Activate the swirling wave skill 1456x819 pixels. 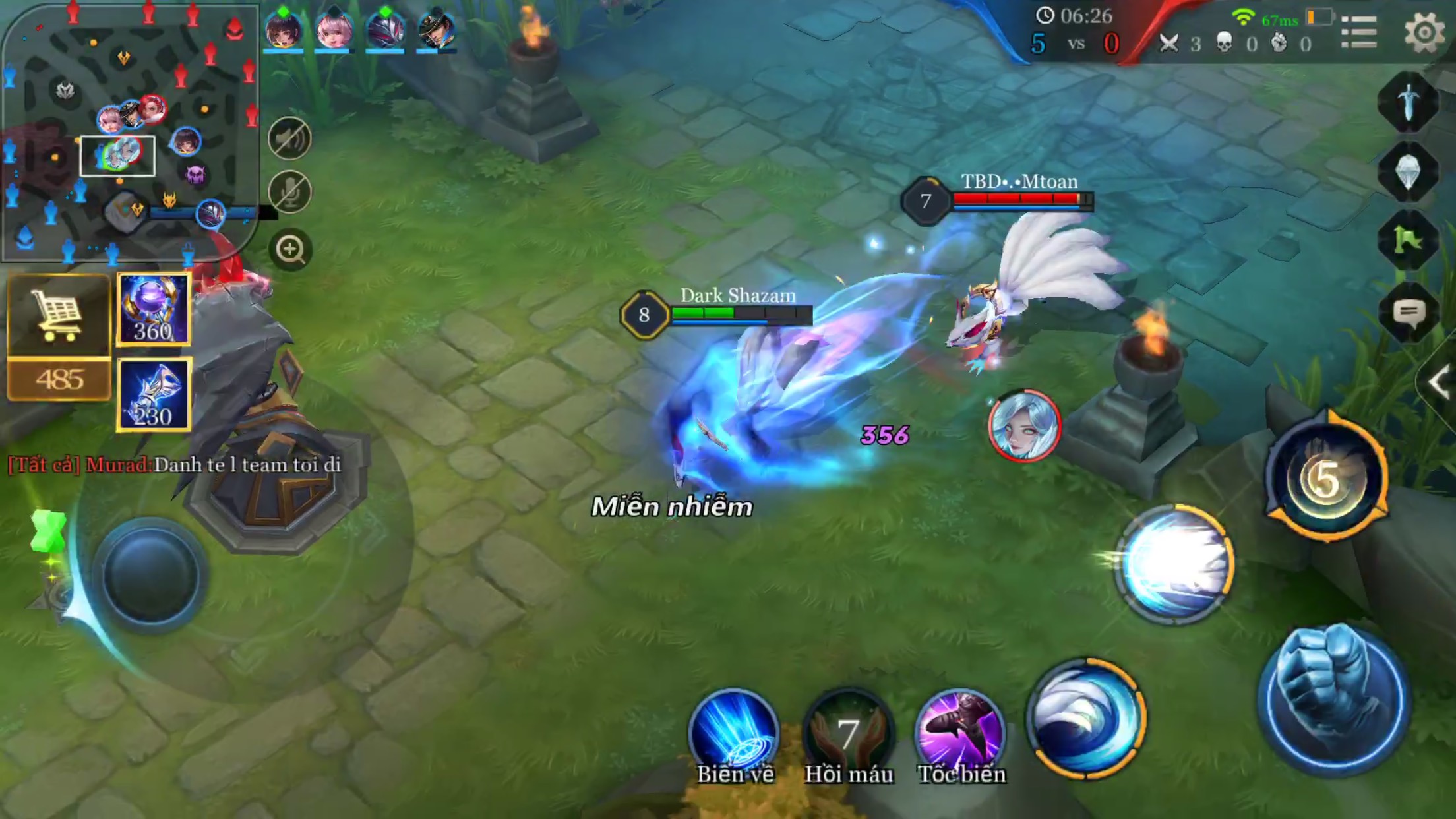tap(1086, 718)
